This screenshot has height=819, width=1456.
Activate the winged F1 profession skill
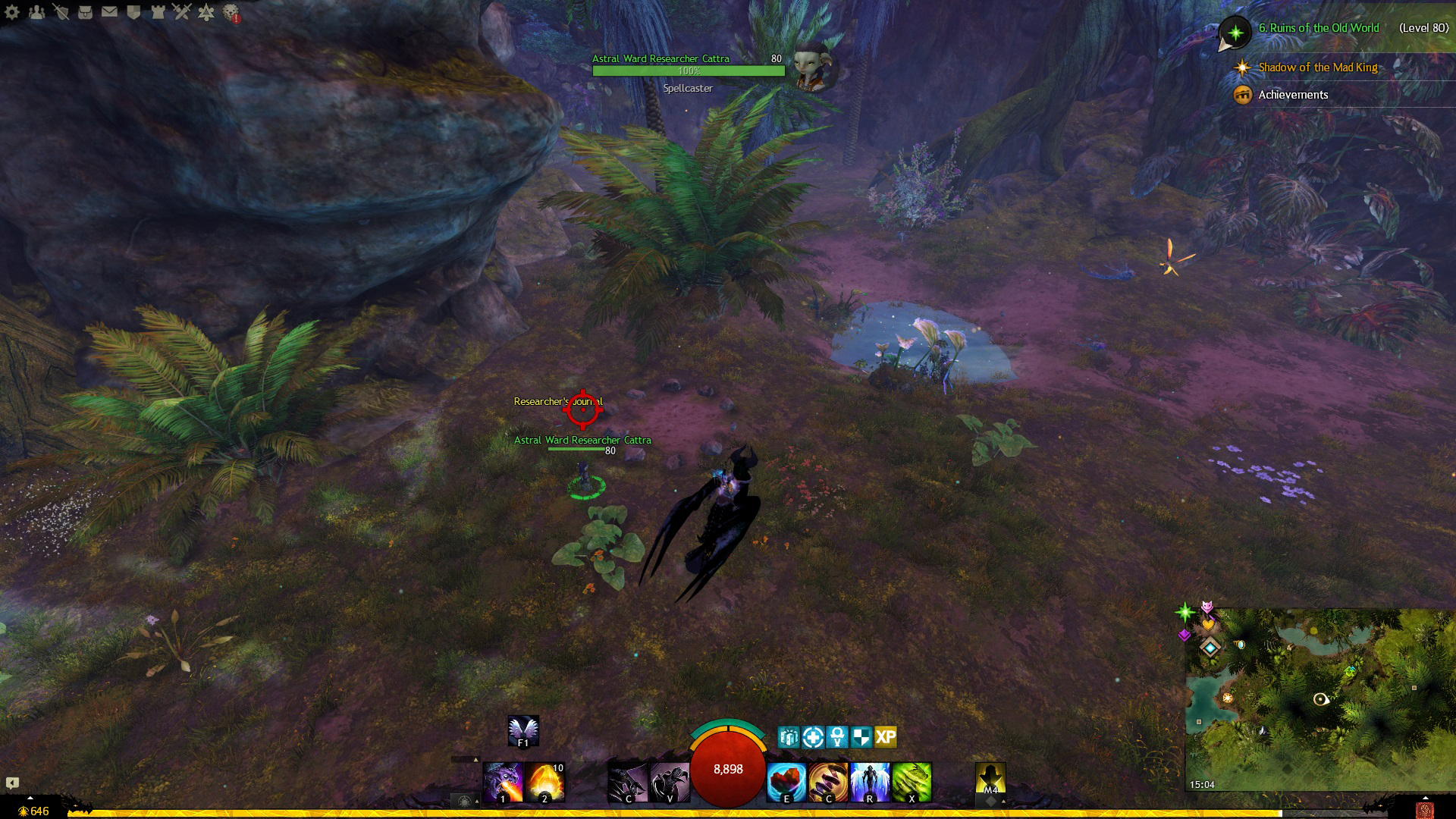523,731
